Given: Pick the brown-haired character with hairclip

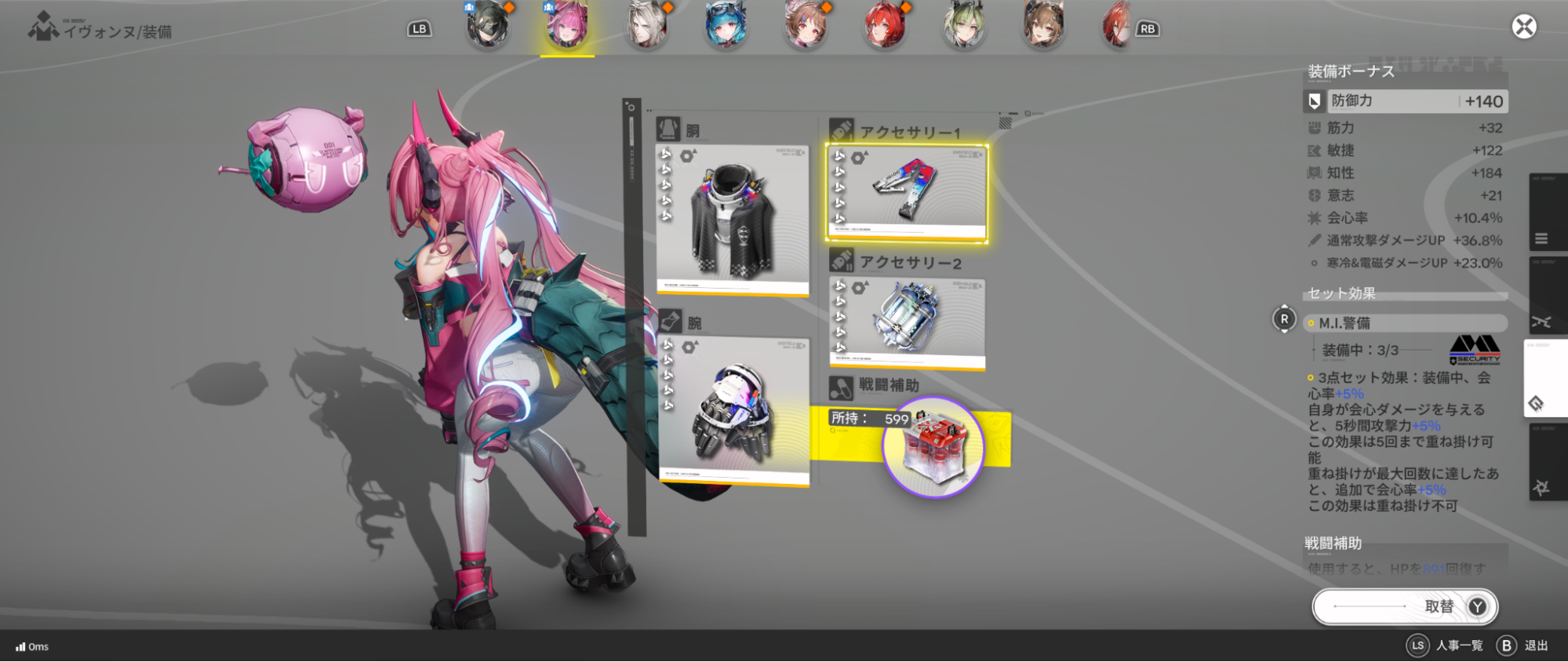Looking at the screenshot, I should (805, 25).
